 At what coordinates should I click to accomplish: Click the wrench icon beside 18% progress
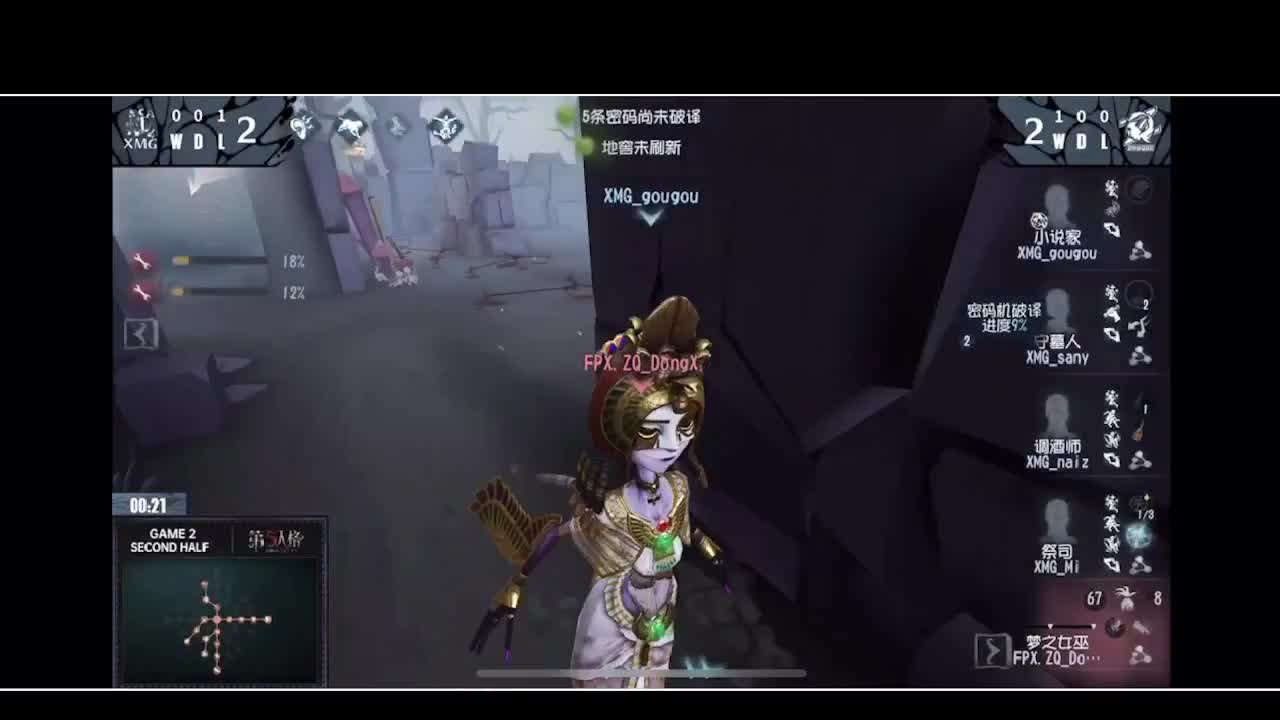coord(143,260)
